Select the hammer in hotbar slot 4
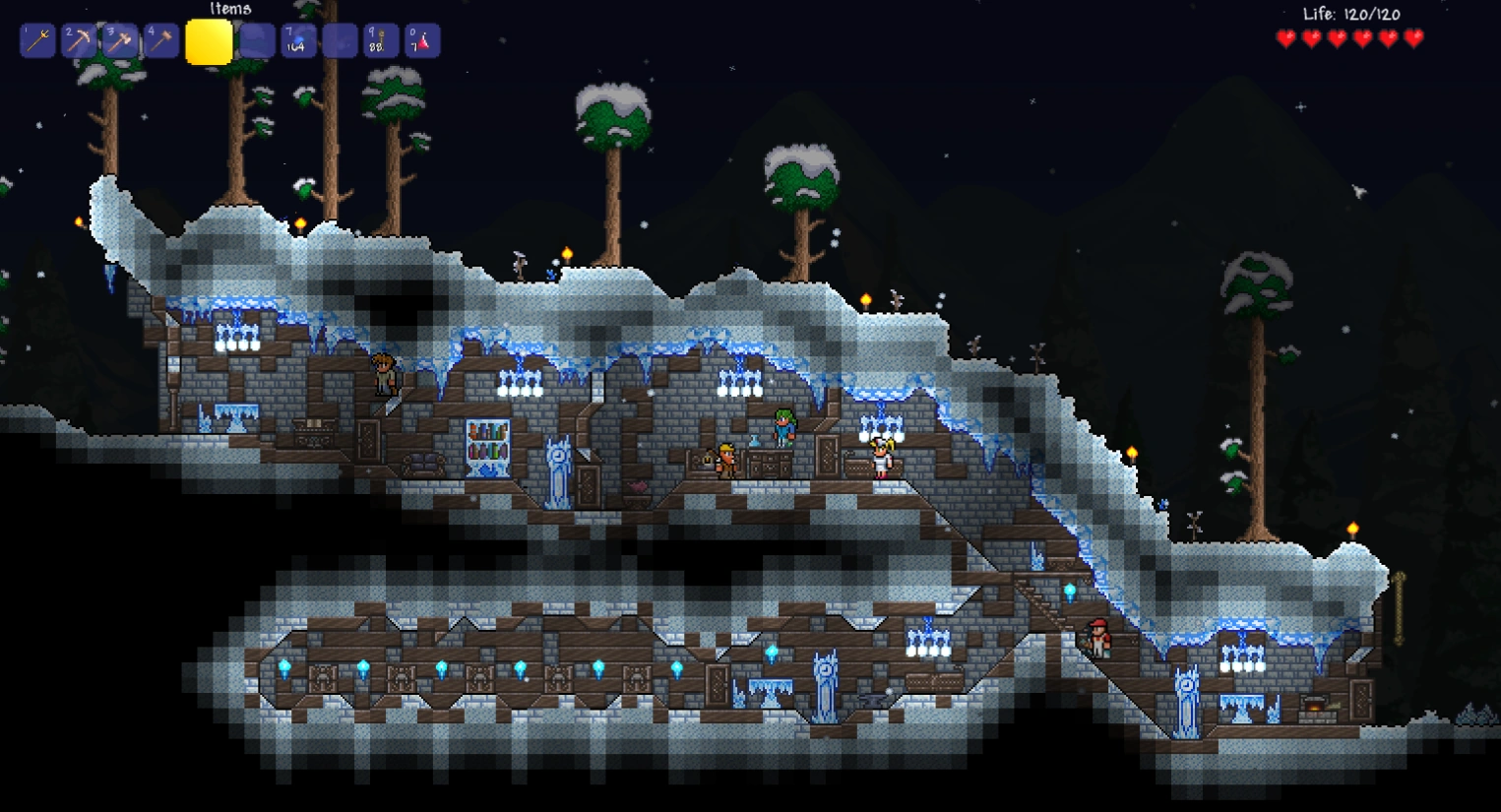Image resolution: width=1501 pixels, height=812 pixels. (160, 41)
